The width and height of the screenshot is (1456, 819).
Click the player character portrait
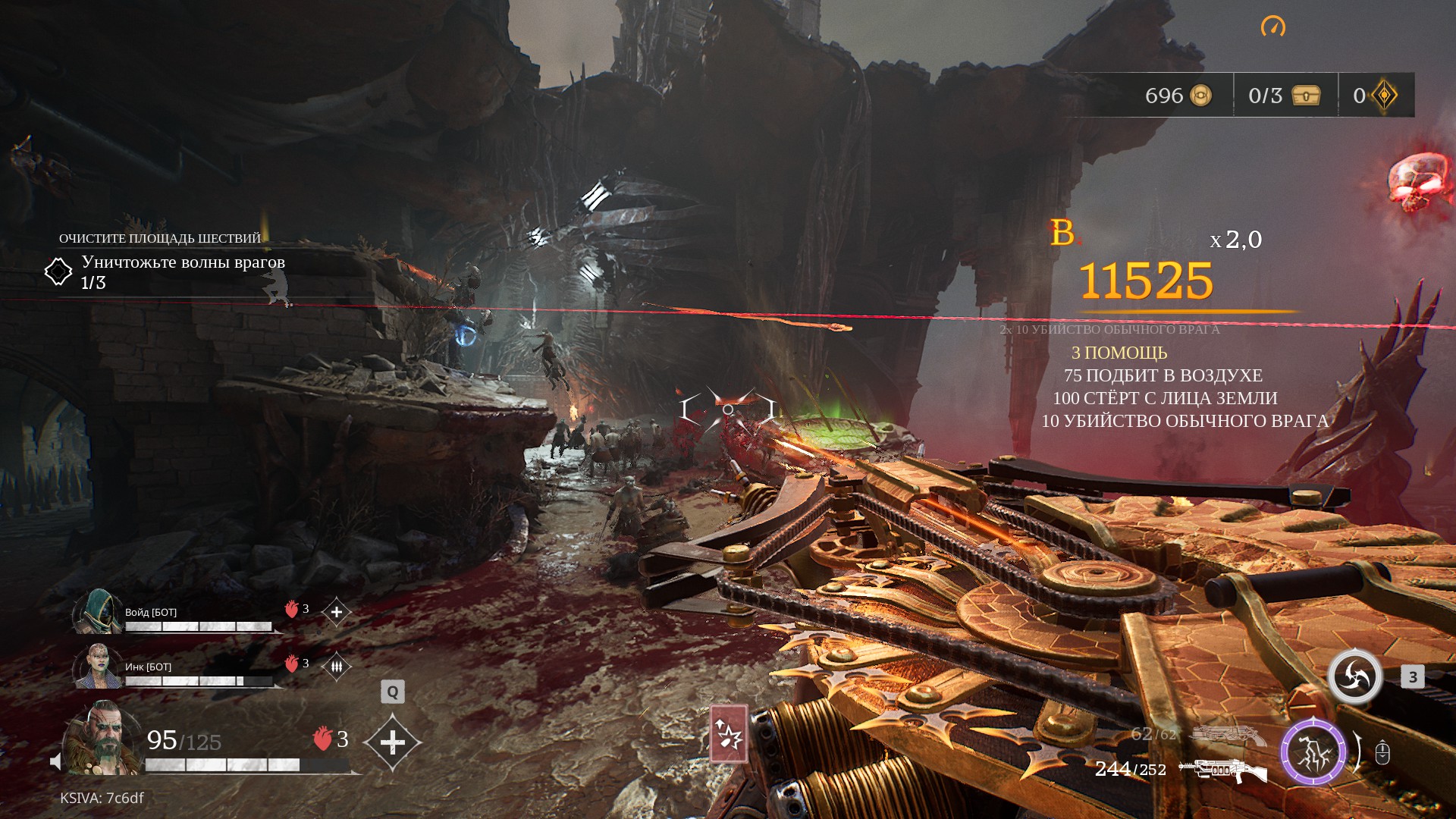tap(102, 739)
